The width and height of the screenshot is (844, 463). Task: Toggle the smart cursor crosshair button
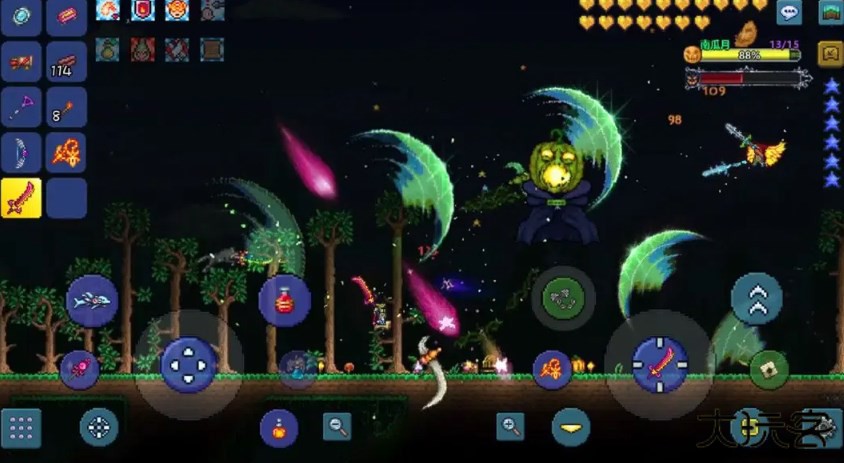coord(99,428)
